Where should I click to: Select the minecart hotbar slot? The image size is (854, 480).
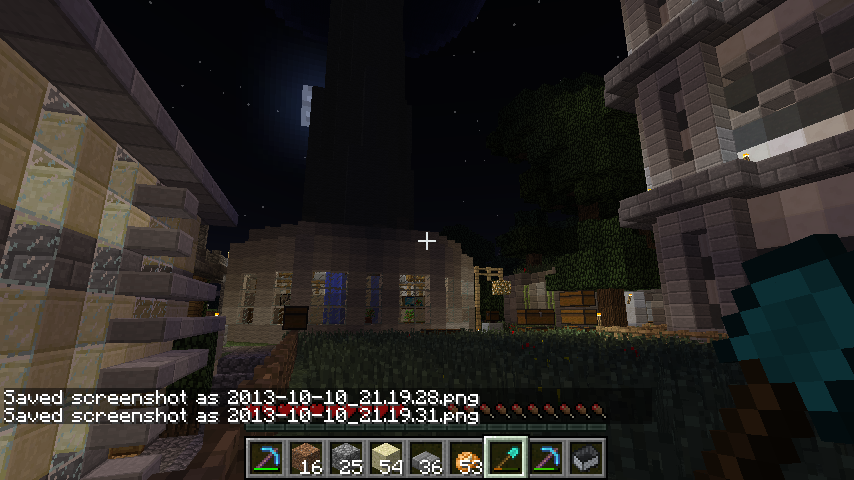click(x=586, y=457)
